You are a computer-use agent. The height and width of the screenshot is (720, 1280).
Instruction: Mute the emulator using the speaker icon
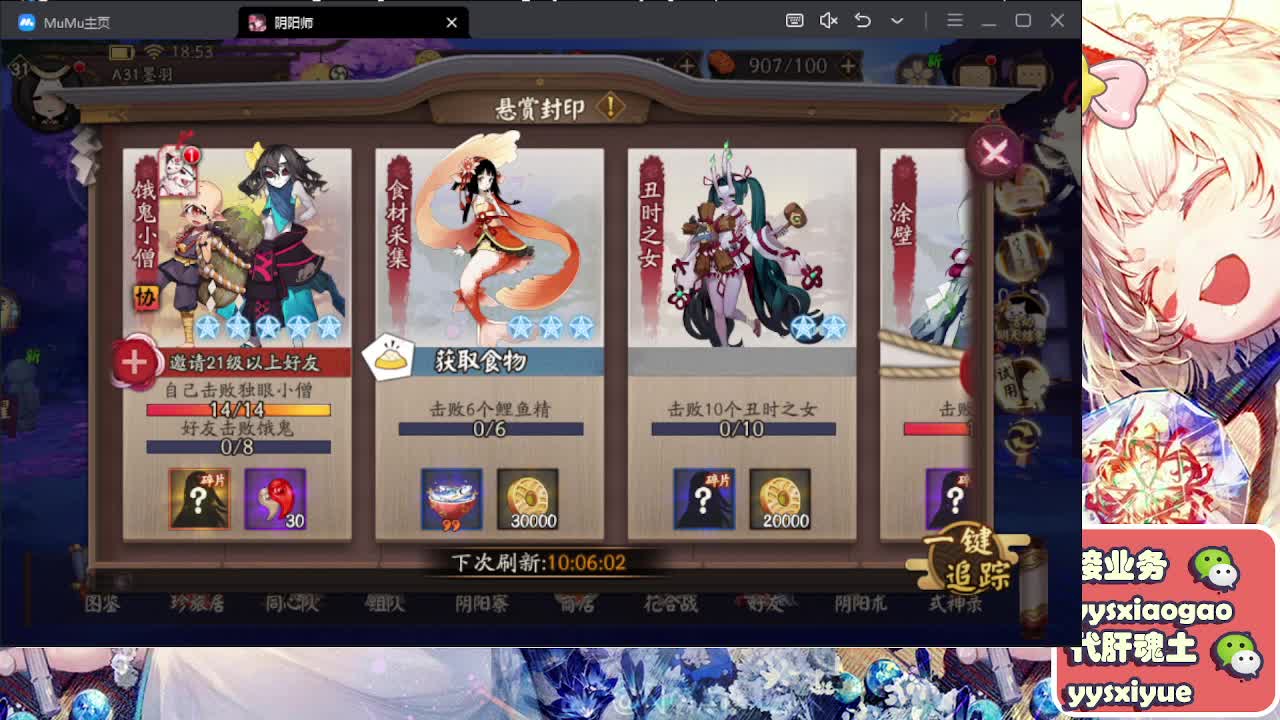point(829,20)
